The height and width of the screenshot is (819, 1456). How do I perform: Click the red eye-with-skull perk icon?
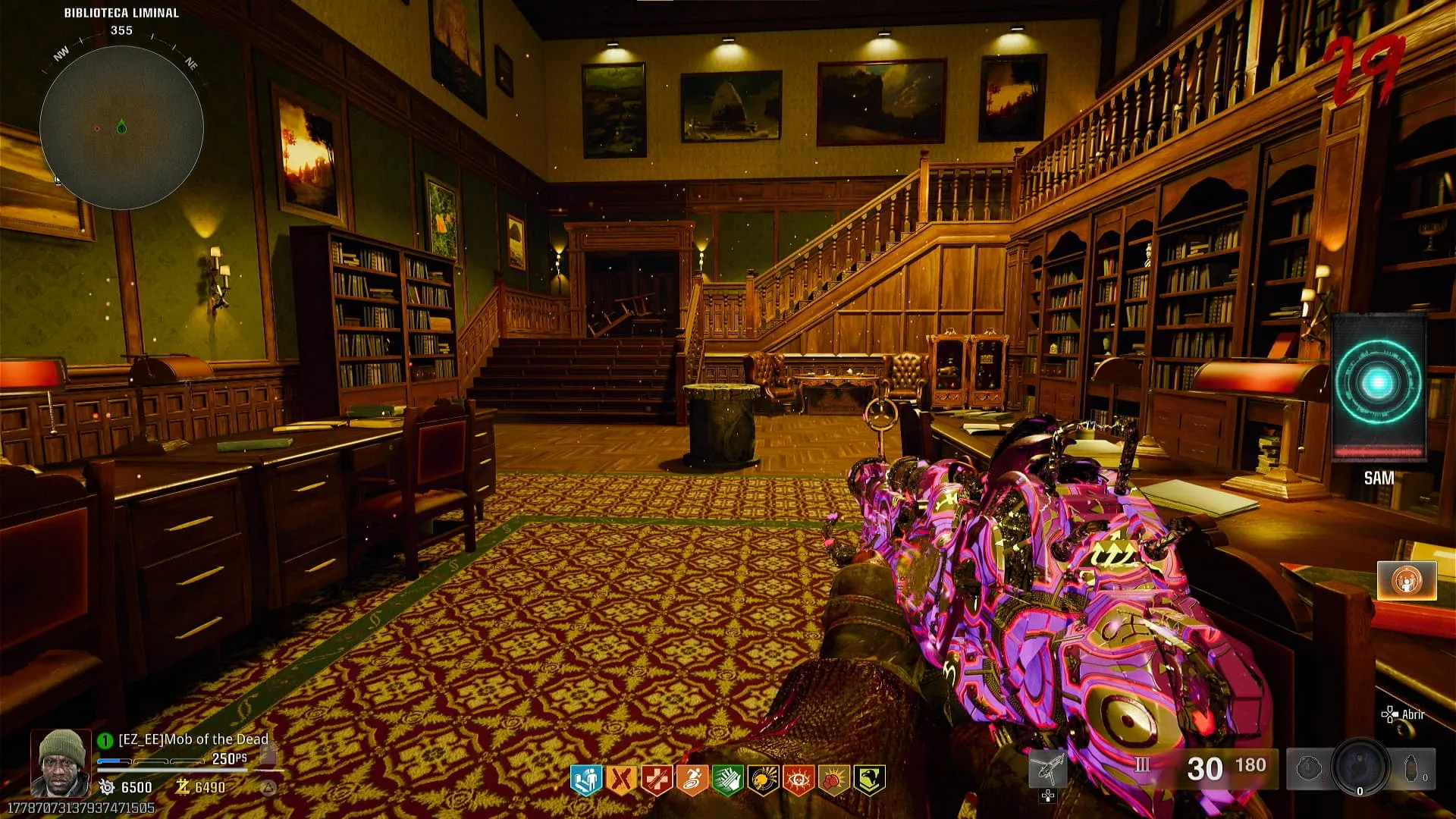coord(799,780)
